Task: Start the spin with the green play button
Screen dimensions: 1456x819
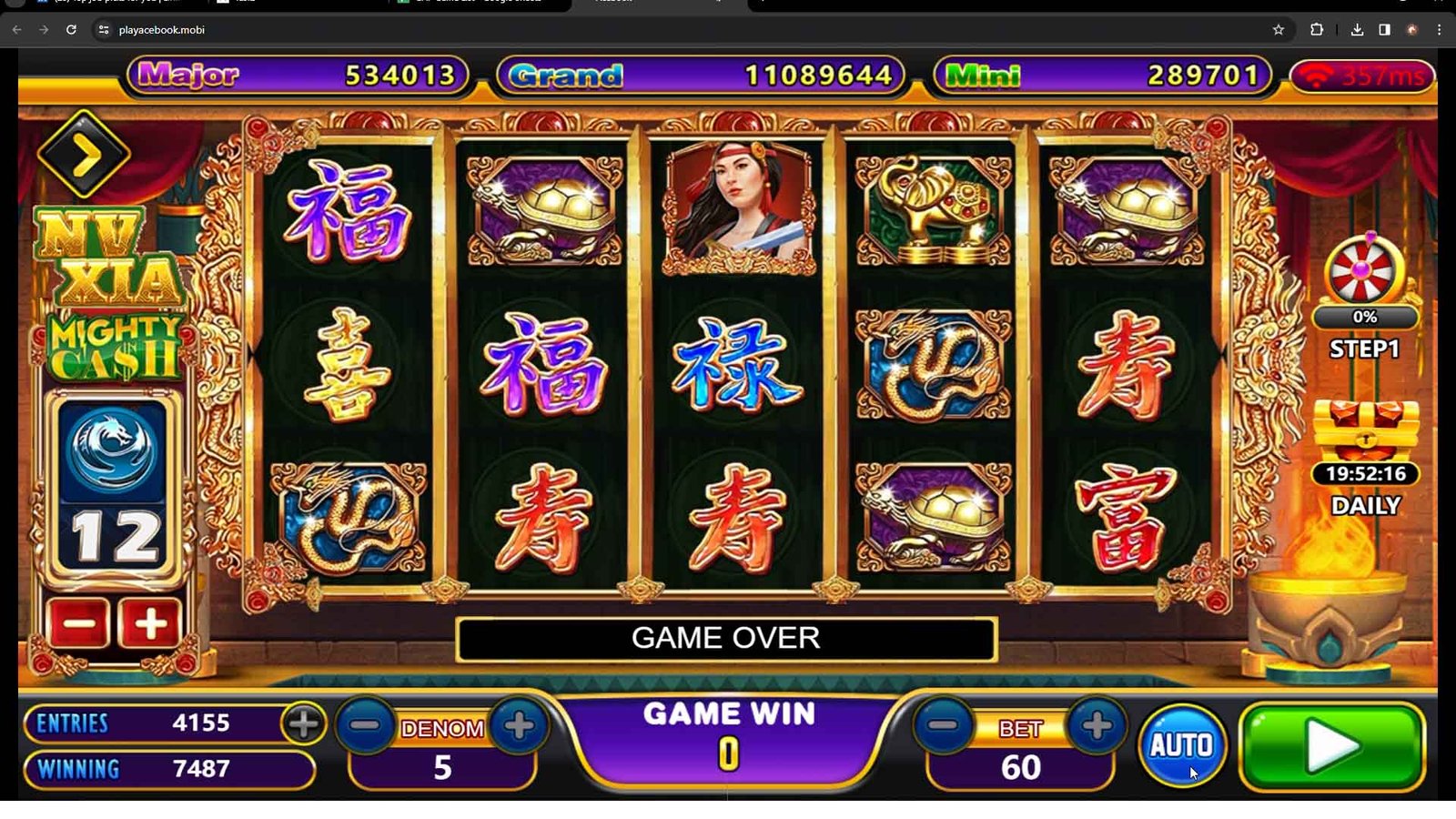Action: tap(1331, 746)
